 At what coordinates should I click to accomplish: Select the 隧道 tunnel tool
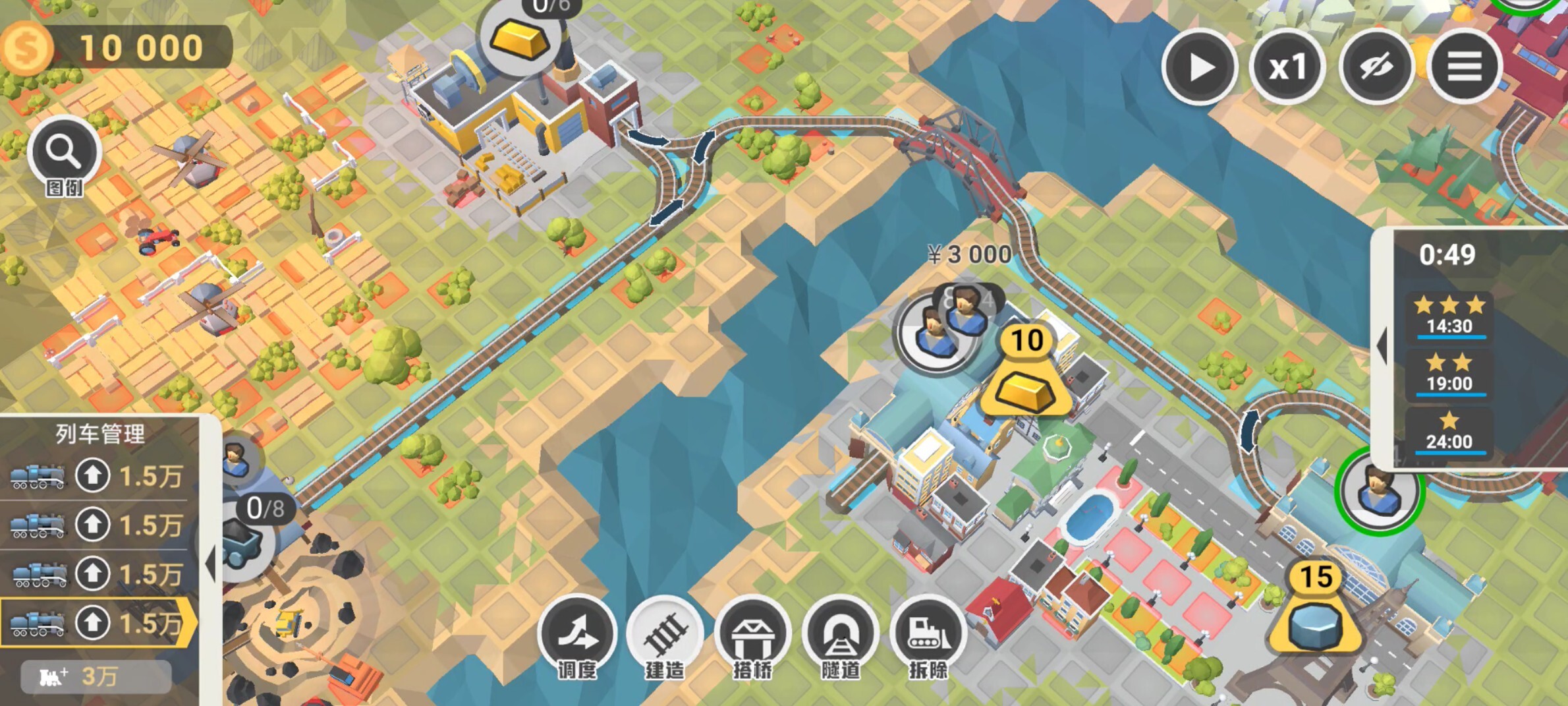click(840, 633)
